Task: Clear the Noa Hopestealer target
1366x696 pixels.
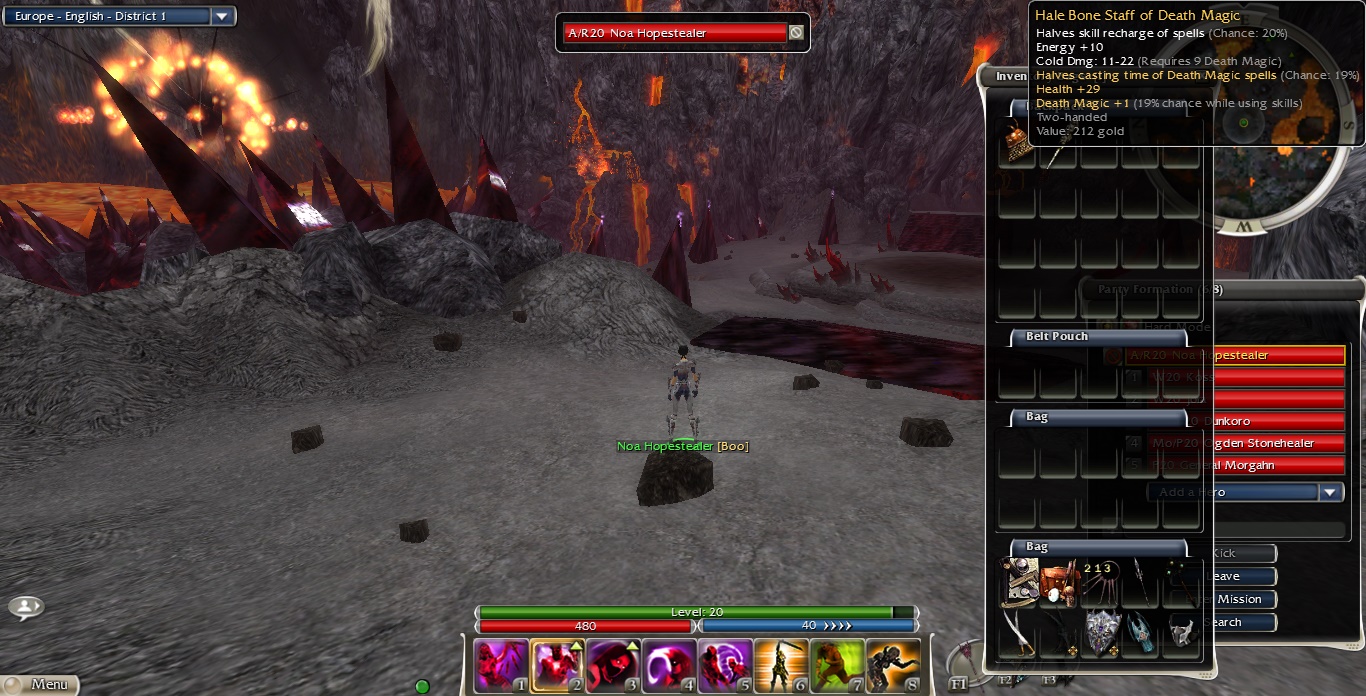Action: click(x=796, y=33)
